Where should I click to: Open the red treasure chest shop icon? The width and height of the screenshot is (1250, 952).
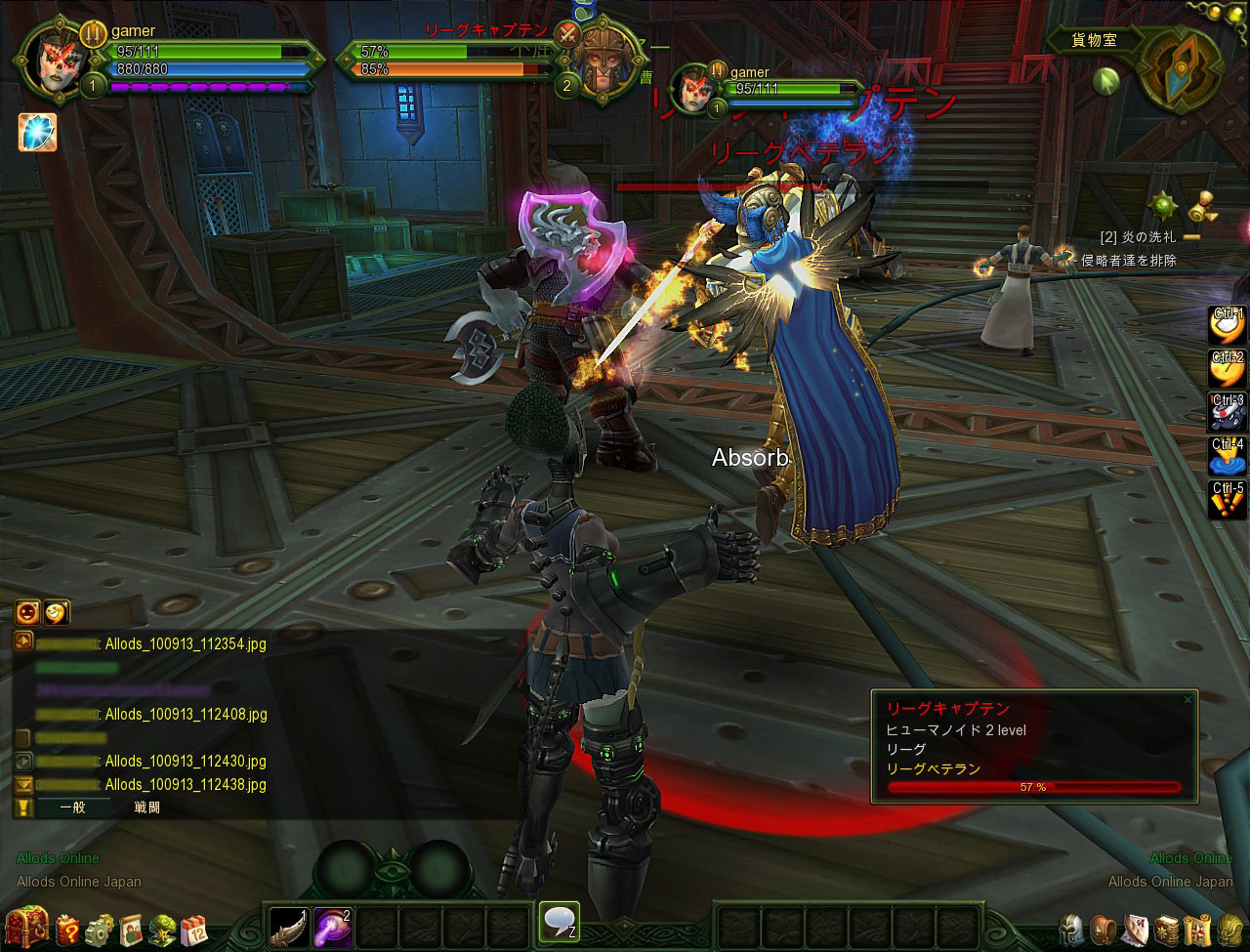(x=26, y=926)
